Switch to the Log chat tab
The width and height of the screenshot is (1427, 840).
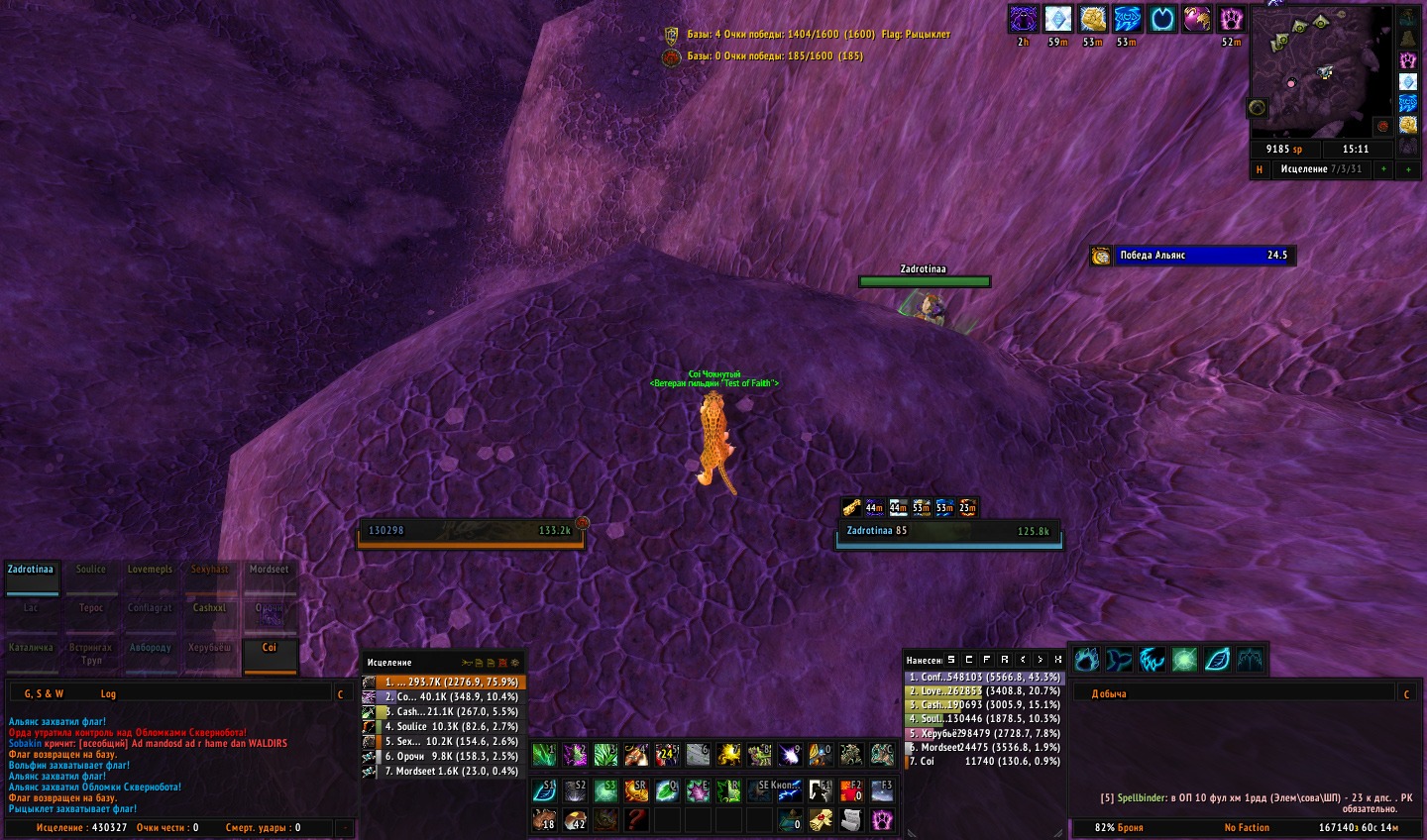(108, 694)
